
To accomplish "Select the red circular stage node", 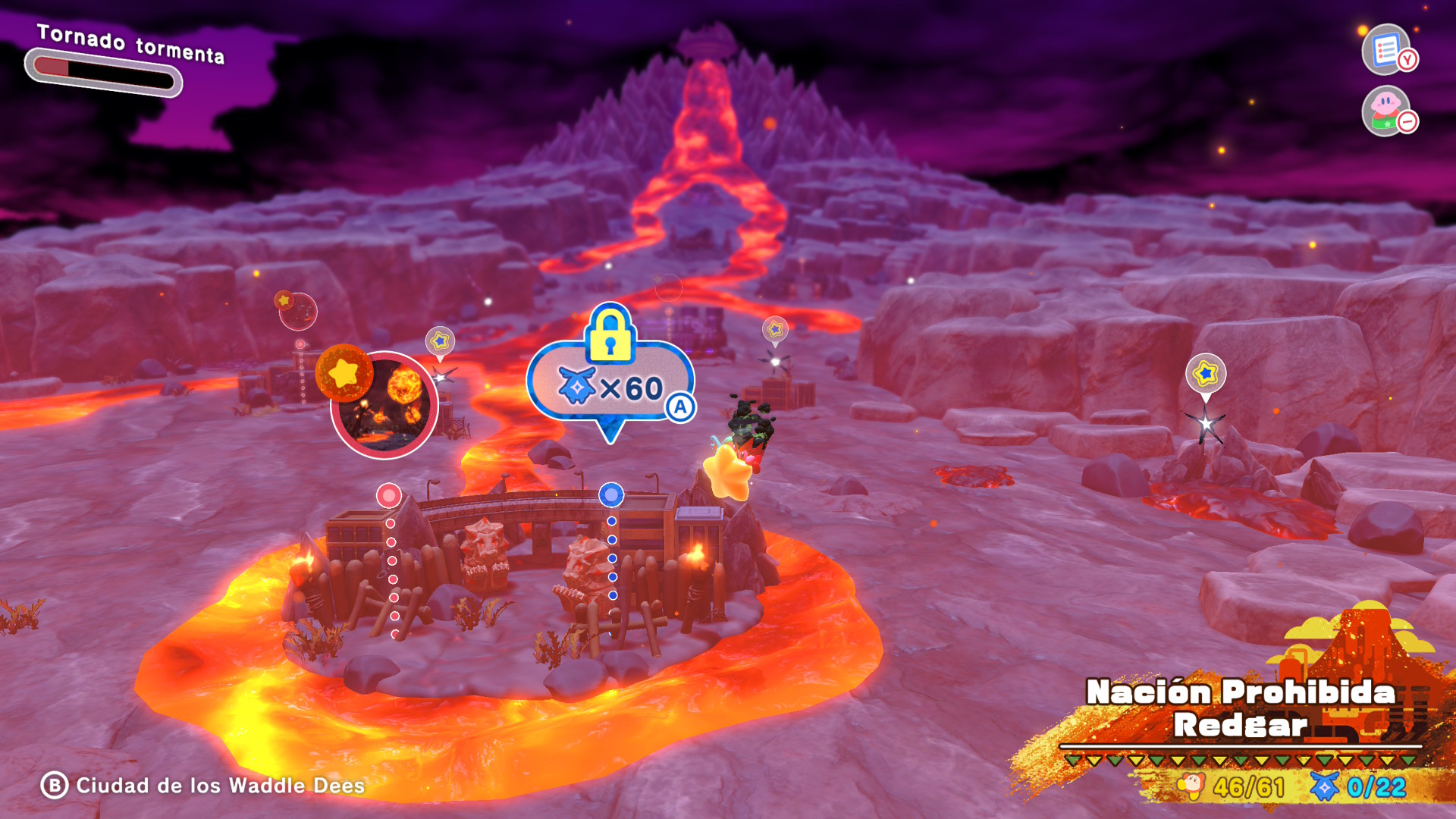I will click(389, 496).
